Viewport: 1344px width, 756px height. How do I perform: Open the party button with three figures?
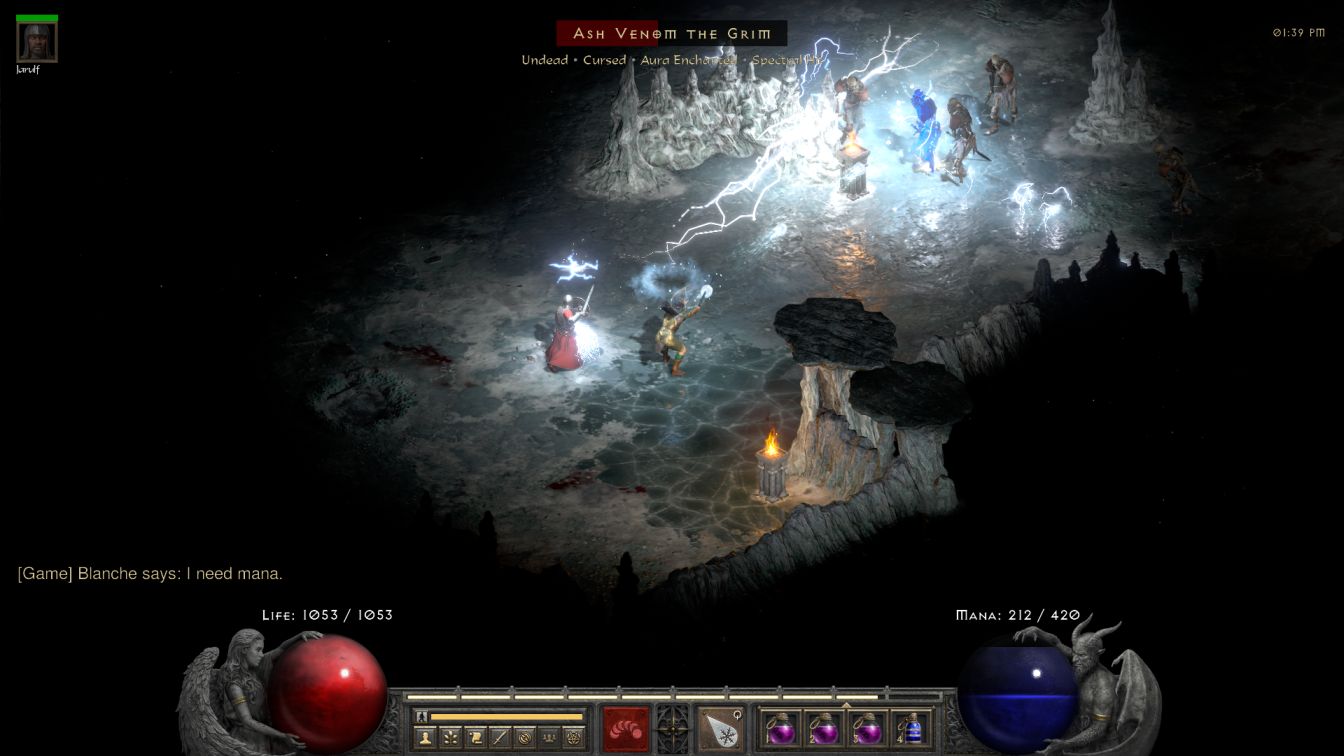point(548,738)
